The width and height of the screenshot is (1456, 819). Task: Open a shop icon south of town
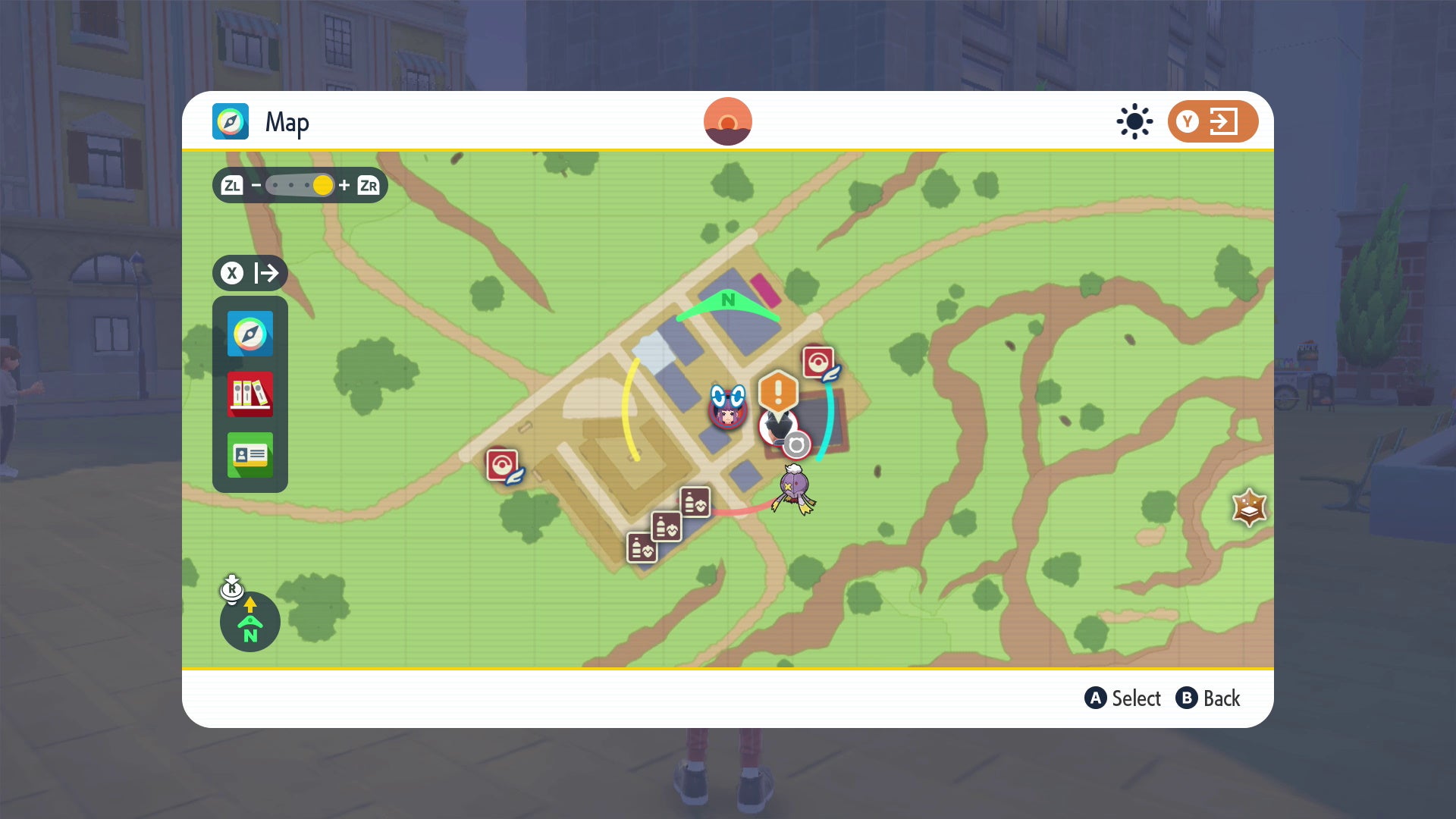tap(667, 527)
